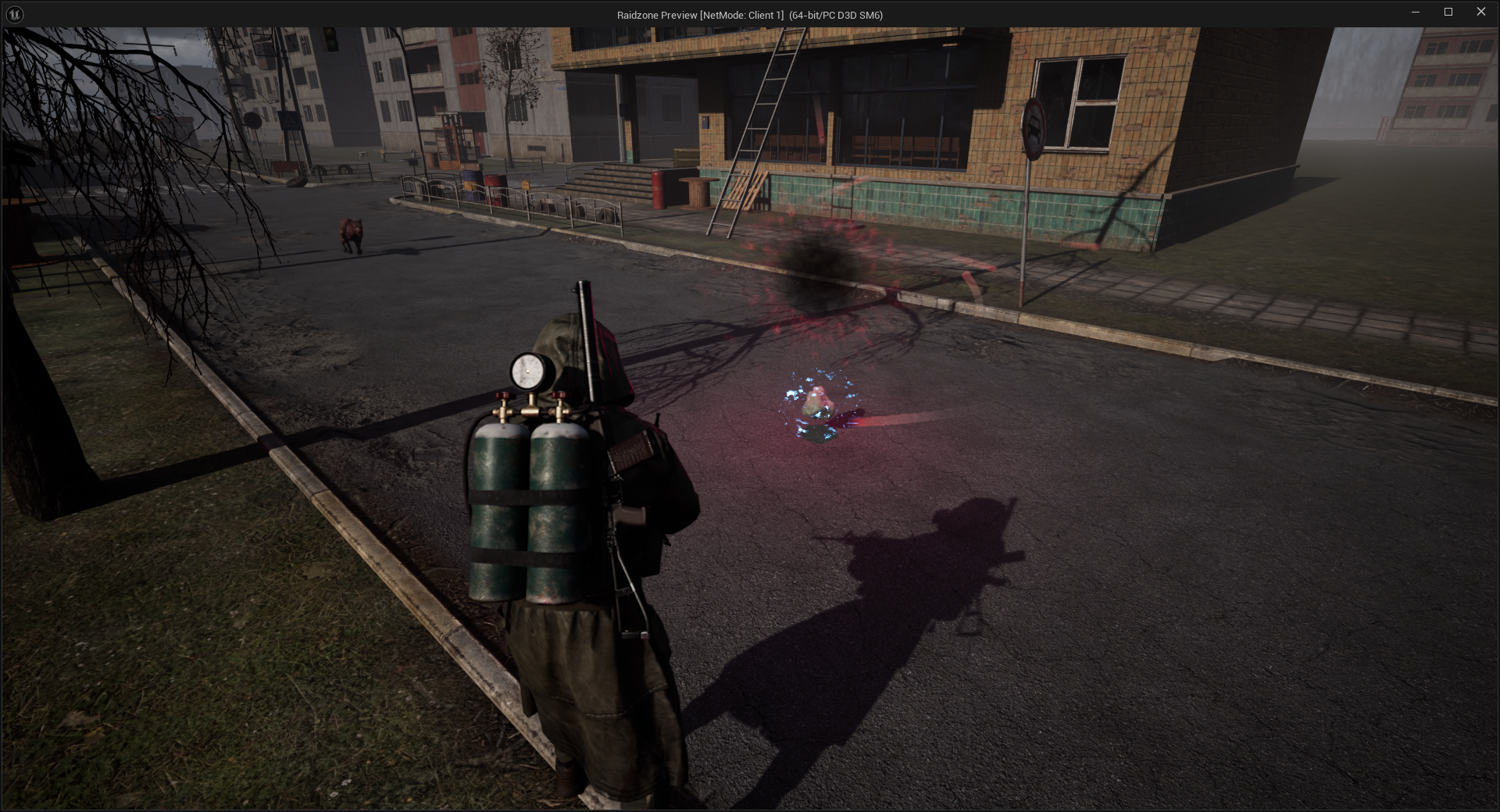This screenshot has height=812, width=1500.
Task: Close the Raidzone Preview window
Action: pos(1480,12)
